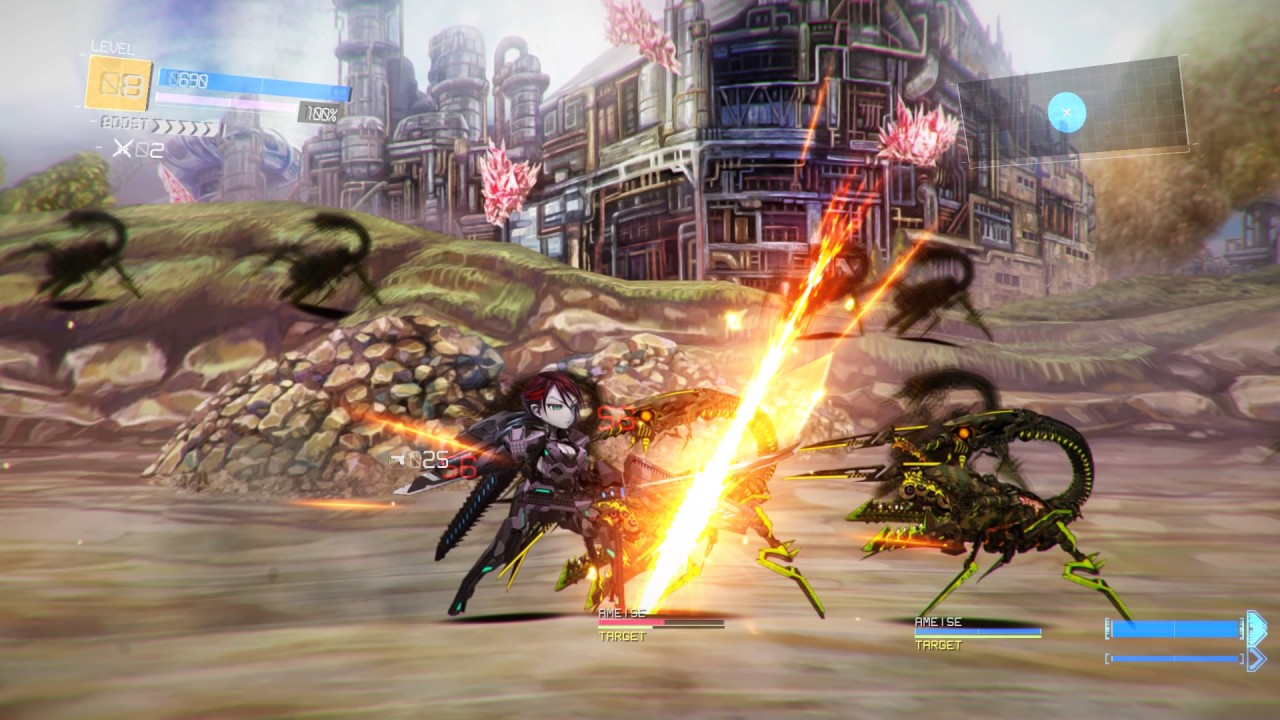Select the blue player marker on the radar
The height and width of the screenshot is (720, 1280).
(x=1066, y=112)
